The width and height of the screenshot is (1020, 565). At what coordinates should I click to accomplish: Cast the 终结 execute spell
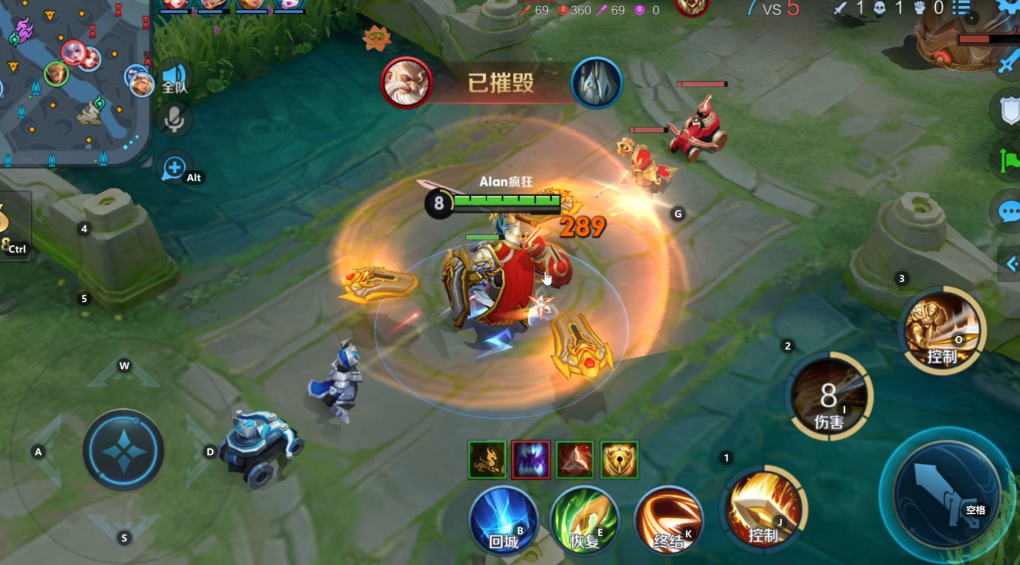(668, 520)
